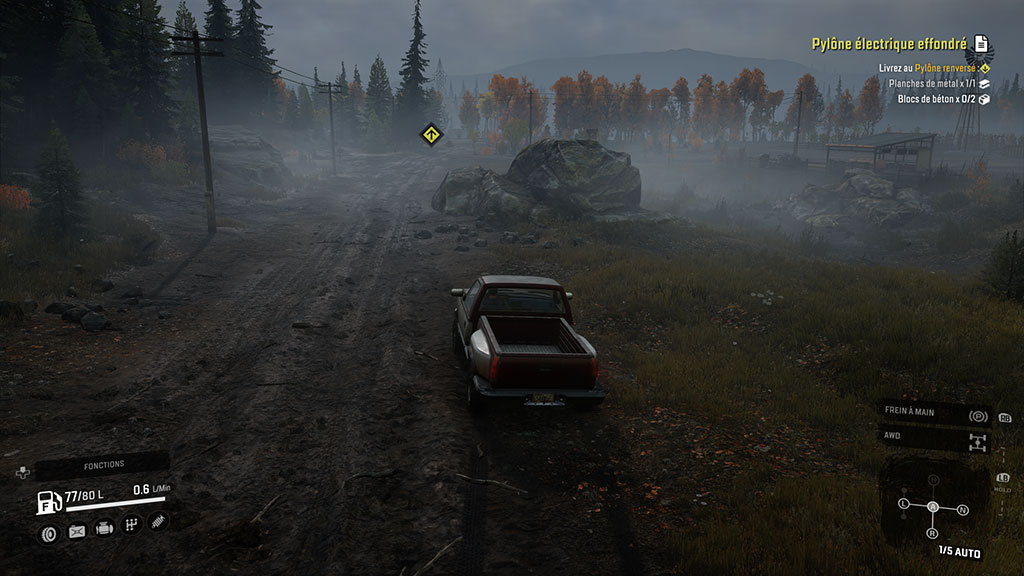This screenshot has width=1024, height=576.
Task: Shift the gear selector to H
Action: (934, 481)
